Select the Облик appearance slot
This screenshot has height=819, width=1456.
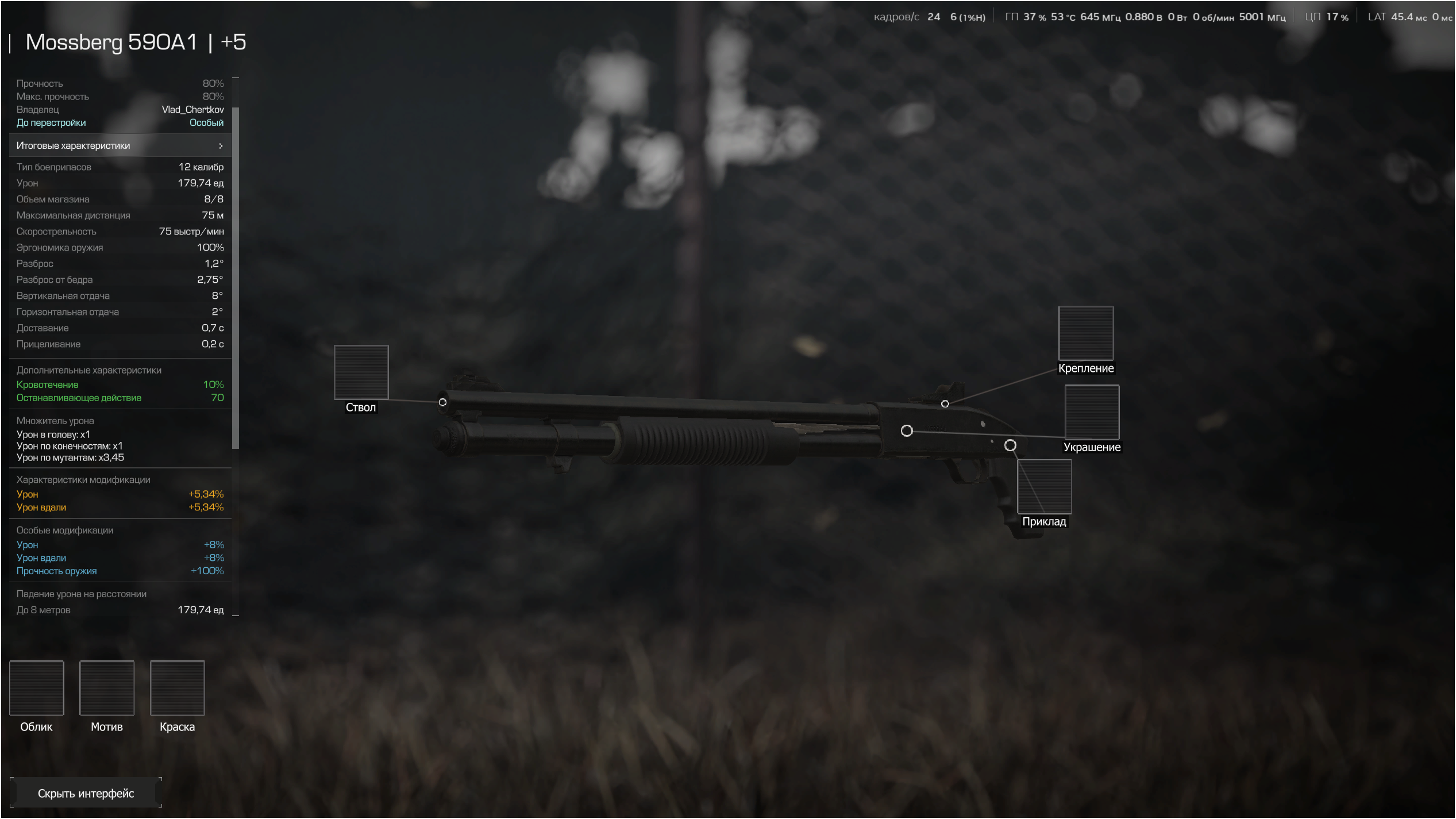pos(37,688)
